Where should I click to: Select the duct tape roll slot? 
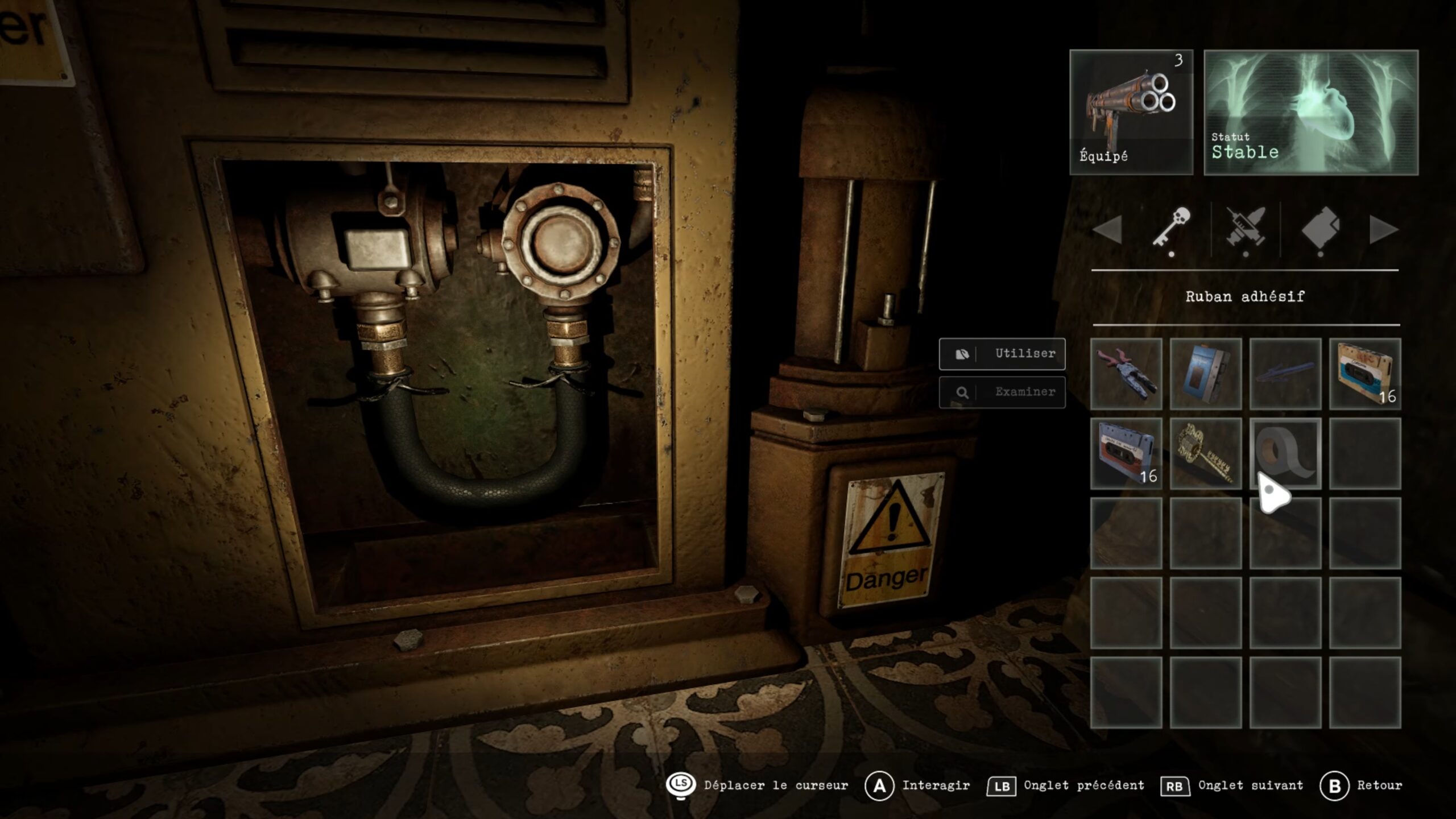click(x=1285, y=454)
